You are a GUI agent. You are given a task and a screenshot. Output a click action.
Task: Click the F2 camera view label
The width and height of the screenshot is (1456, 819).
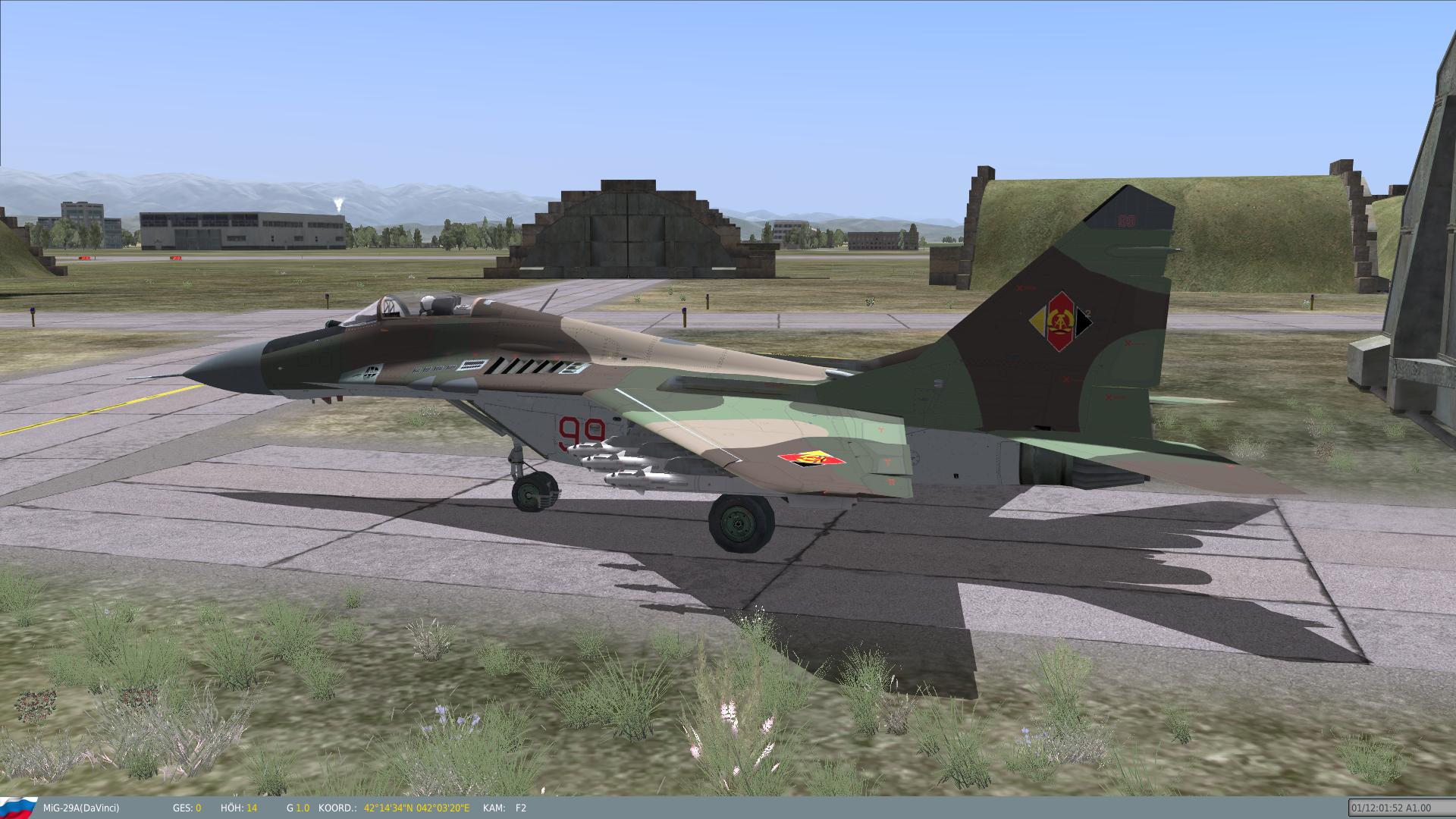(520, 808)
